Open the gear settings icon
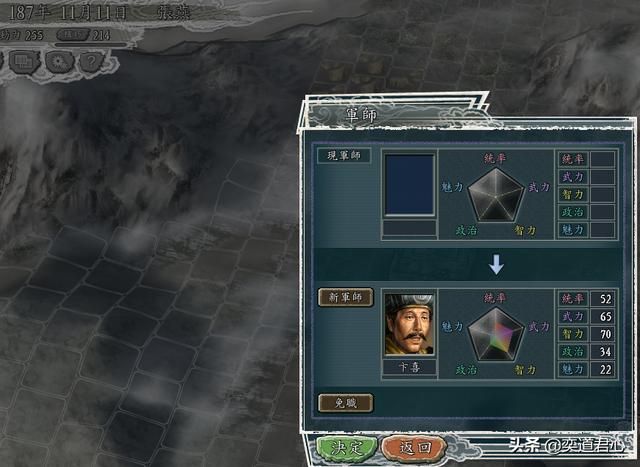Screen dimensions: 640x467 [x=59, y=61]
